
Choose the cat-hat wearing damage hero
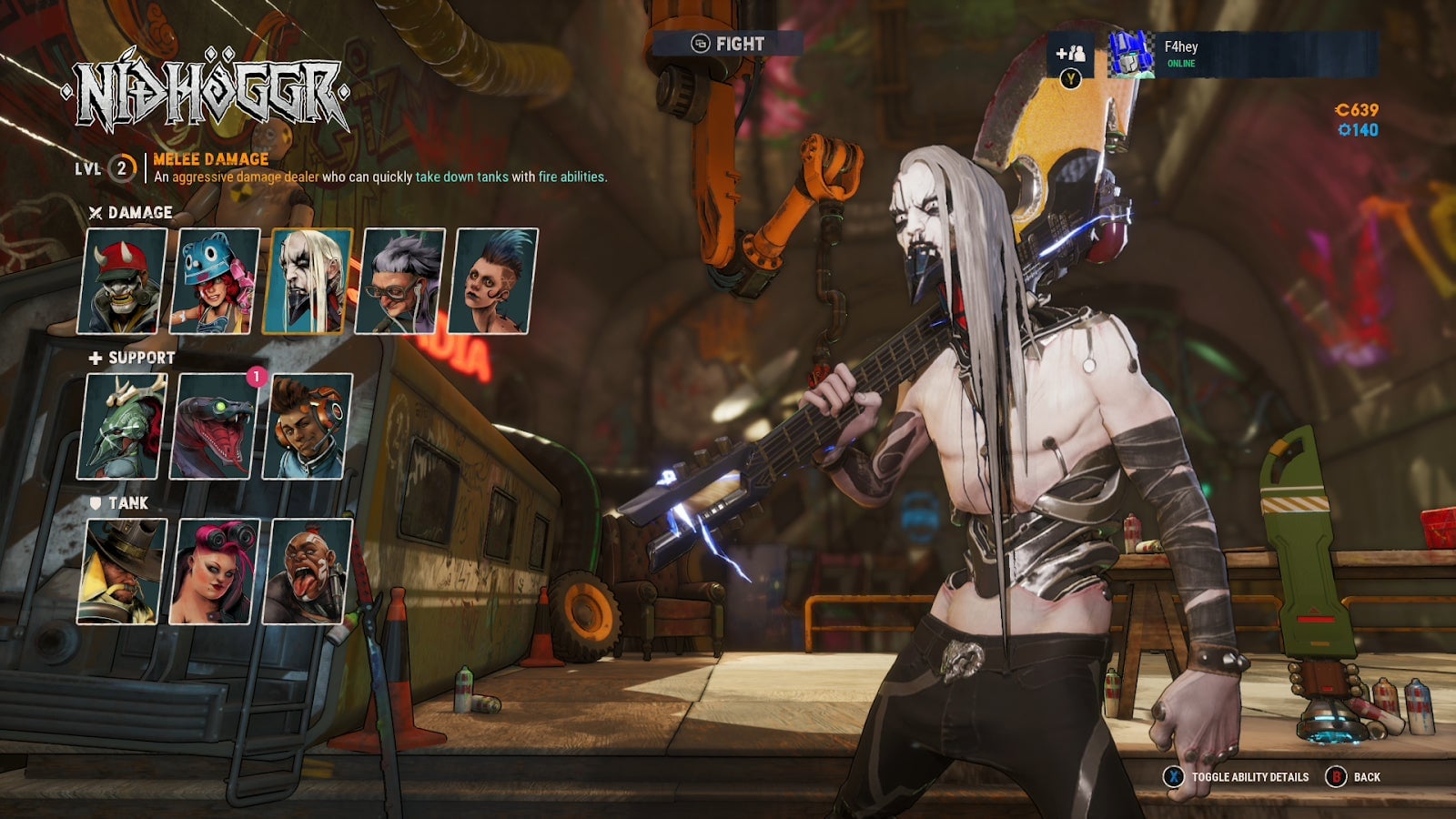(x=216, y=283)
